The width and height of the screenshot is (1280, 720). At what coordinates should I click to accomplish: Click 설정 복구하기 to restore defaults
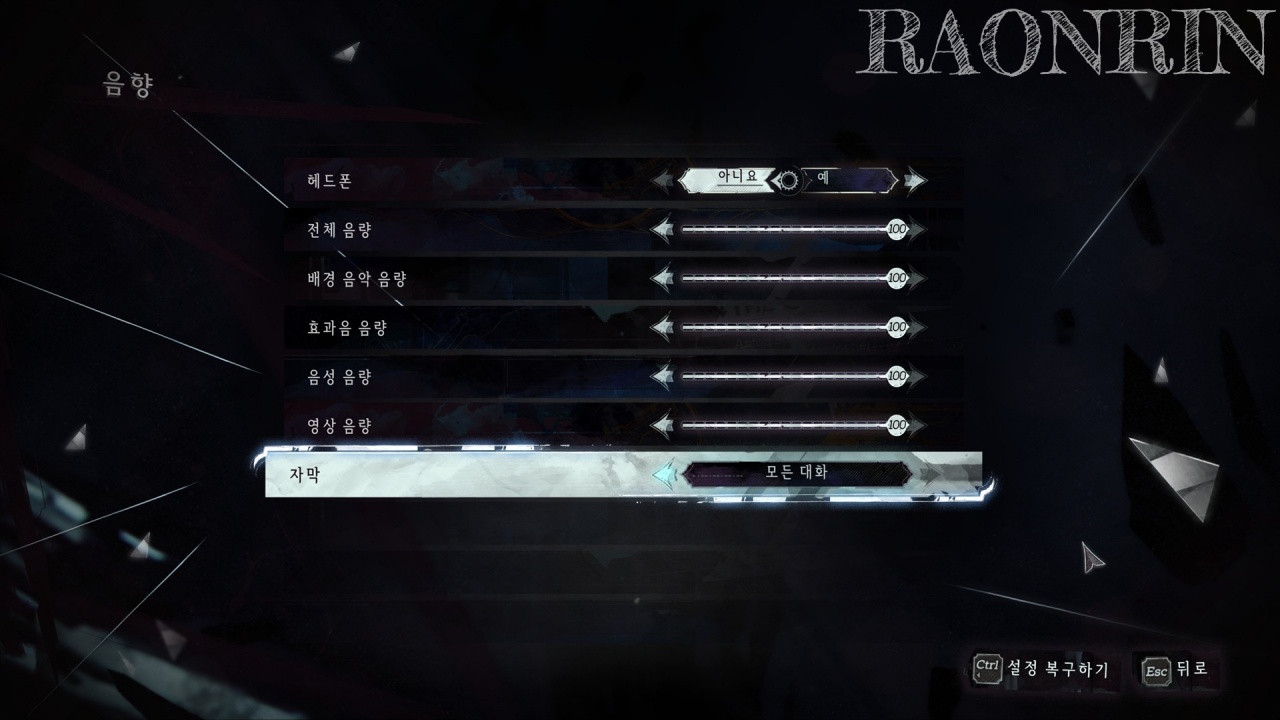(1041, 668)
